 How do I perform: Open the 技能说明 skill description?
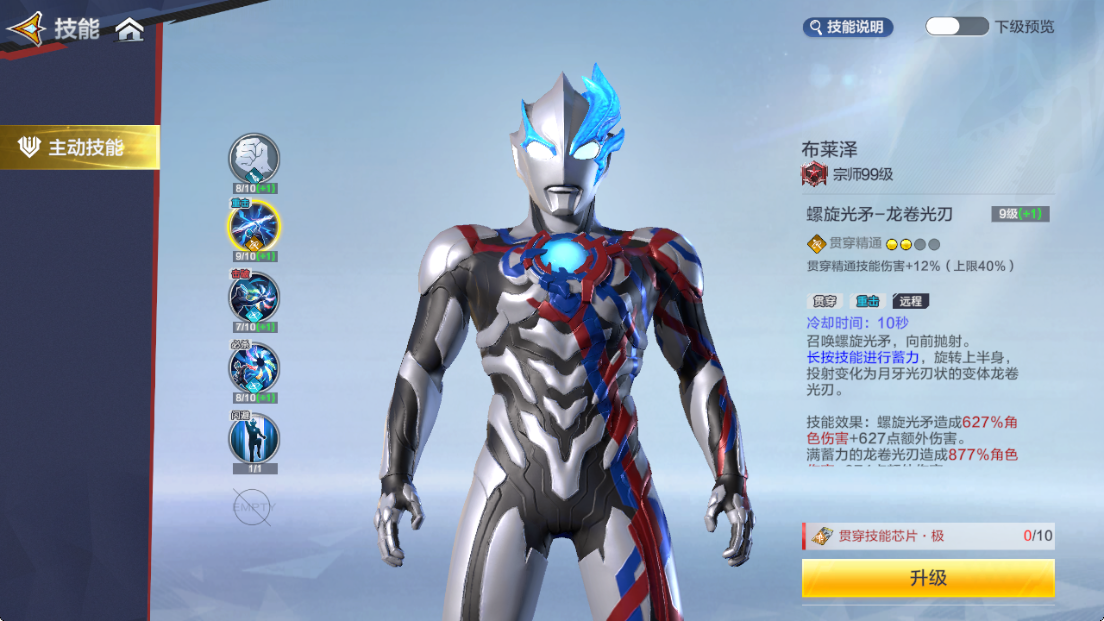coord(848,27)
